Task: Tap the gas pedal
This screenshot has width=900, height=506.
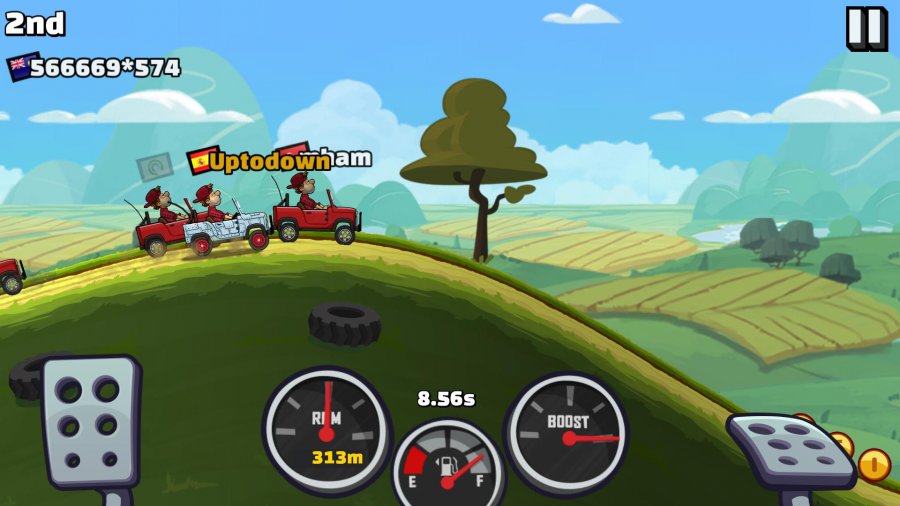Action: (x=790, y=449)
